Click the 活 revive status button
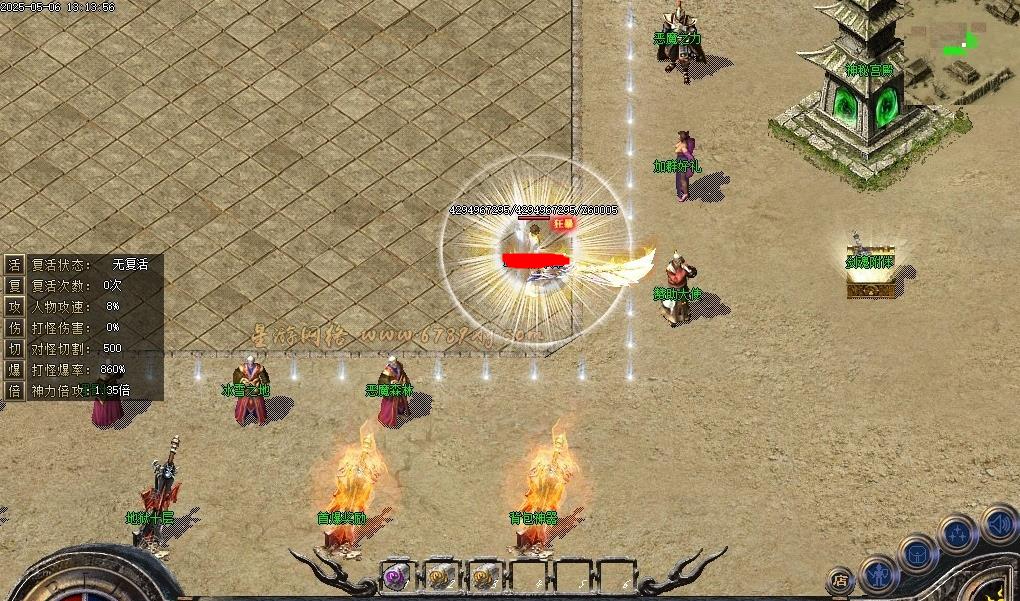Image resolution: width=1020 pixels, height=601 pixels. click(x=14, y=264)
